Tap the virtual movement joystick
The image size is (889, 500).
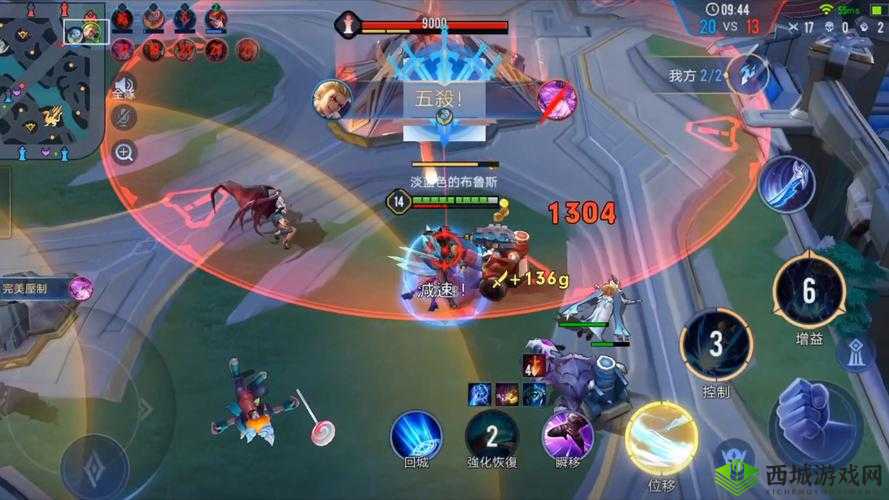click(95, 462)
